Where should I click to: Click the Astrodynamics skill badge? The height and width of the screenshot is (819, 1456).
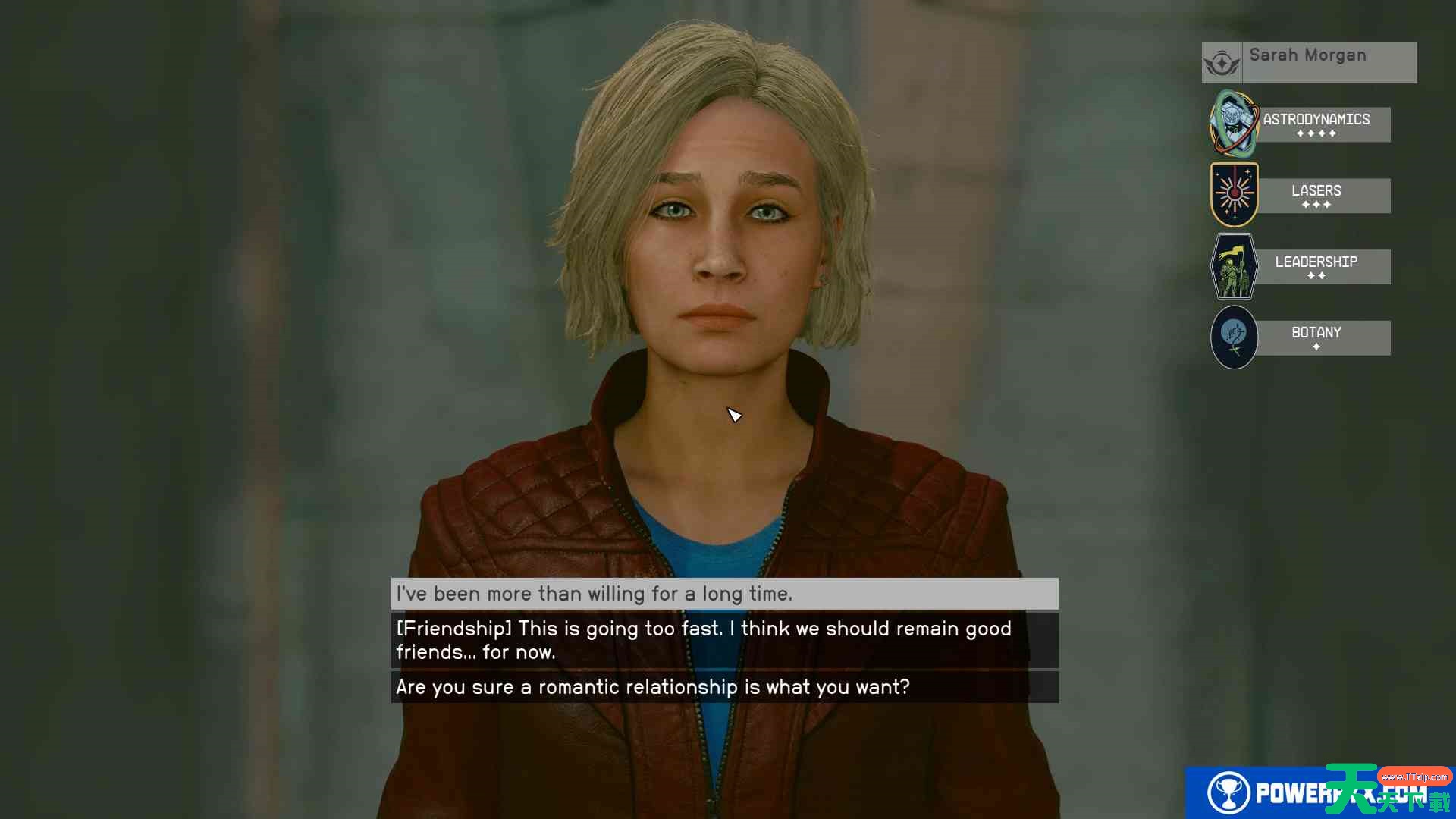[1234, 124]
